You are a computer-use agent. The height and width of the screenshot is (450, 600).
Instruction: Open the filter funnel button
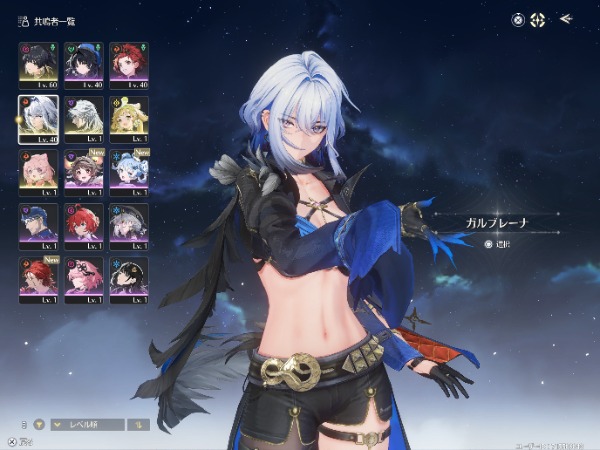40,424
